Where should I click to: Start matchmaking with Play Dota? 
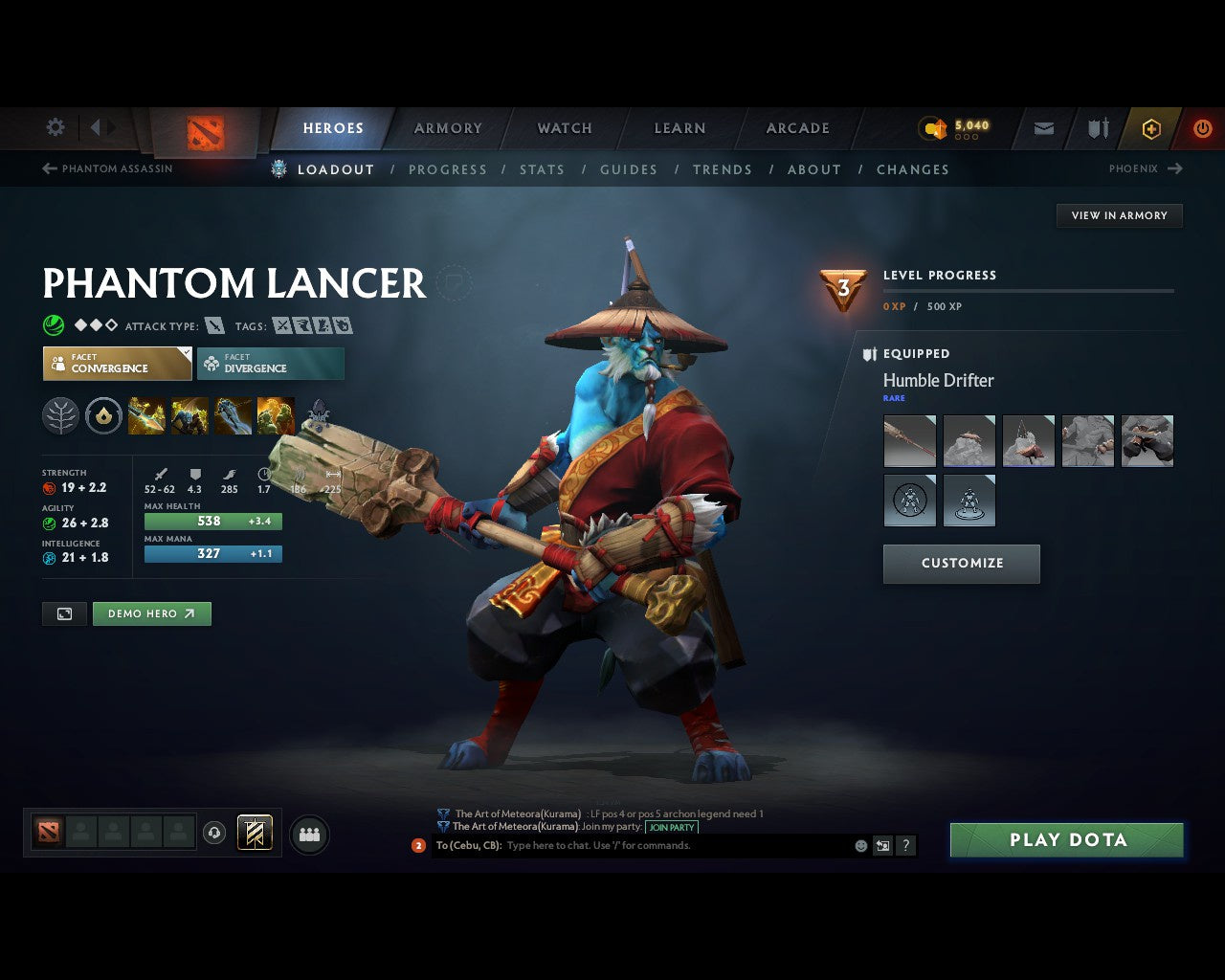[x=1067, y=840]
